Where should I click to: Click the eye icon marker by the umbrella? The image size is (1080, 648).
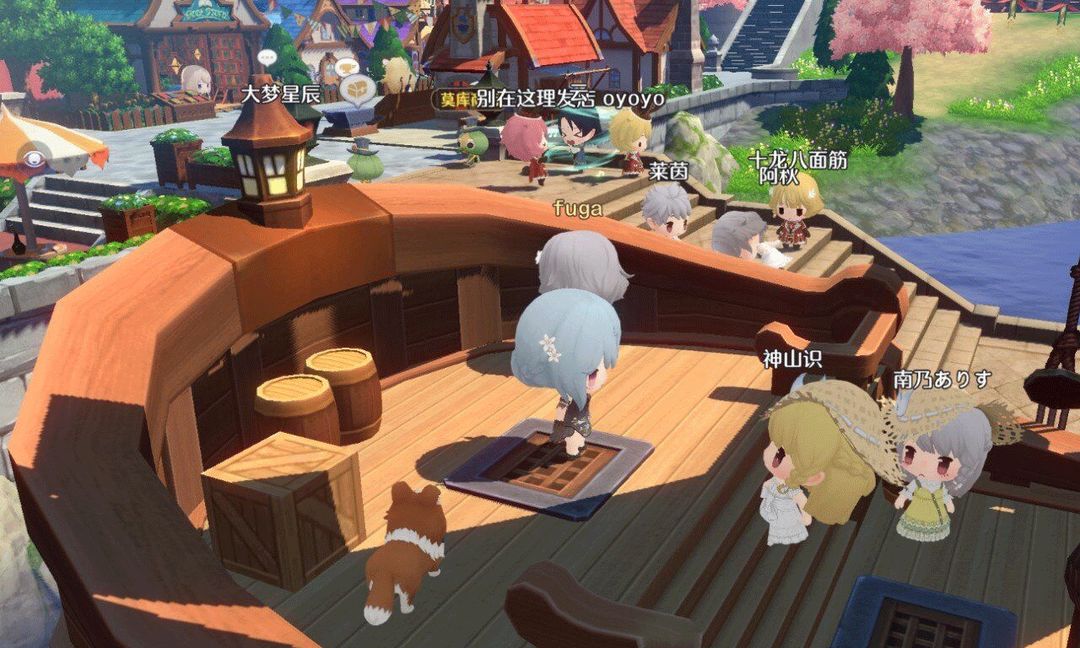tap(35, 158)
